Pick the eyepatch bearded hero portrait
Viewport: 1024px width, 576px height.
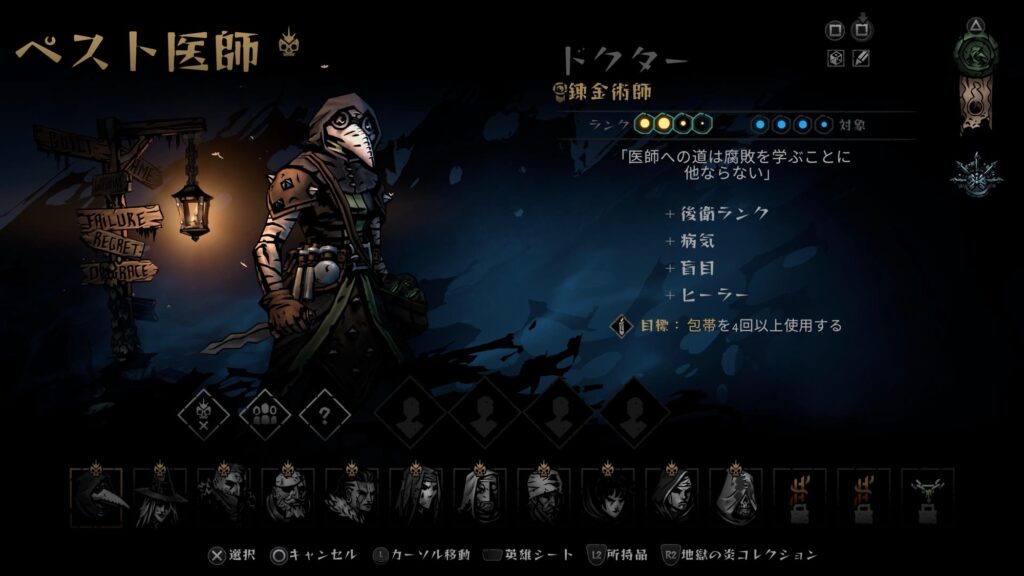point(288,496)
